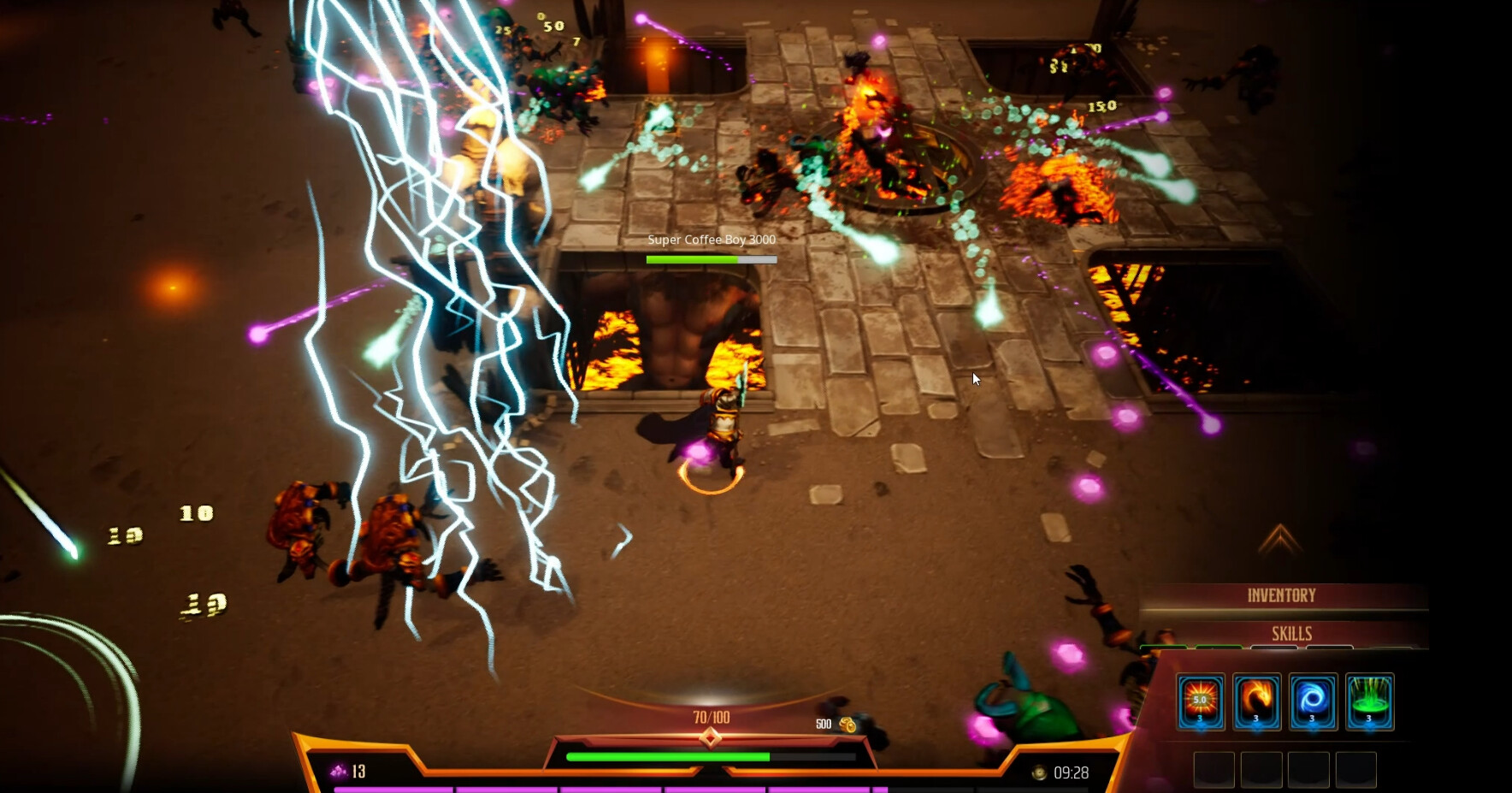Click the first empty skill slot

point(1214,770)
